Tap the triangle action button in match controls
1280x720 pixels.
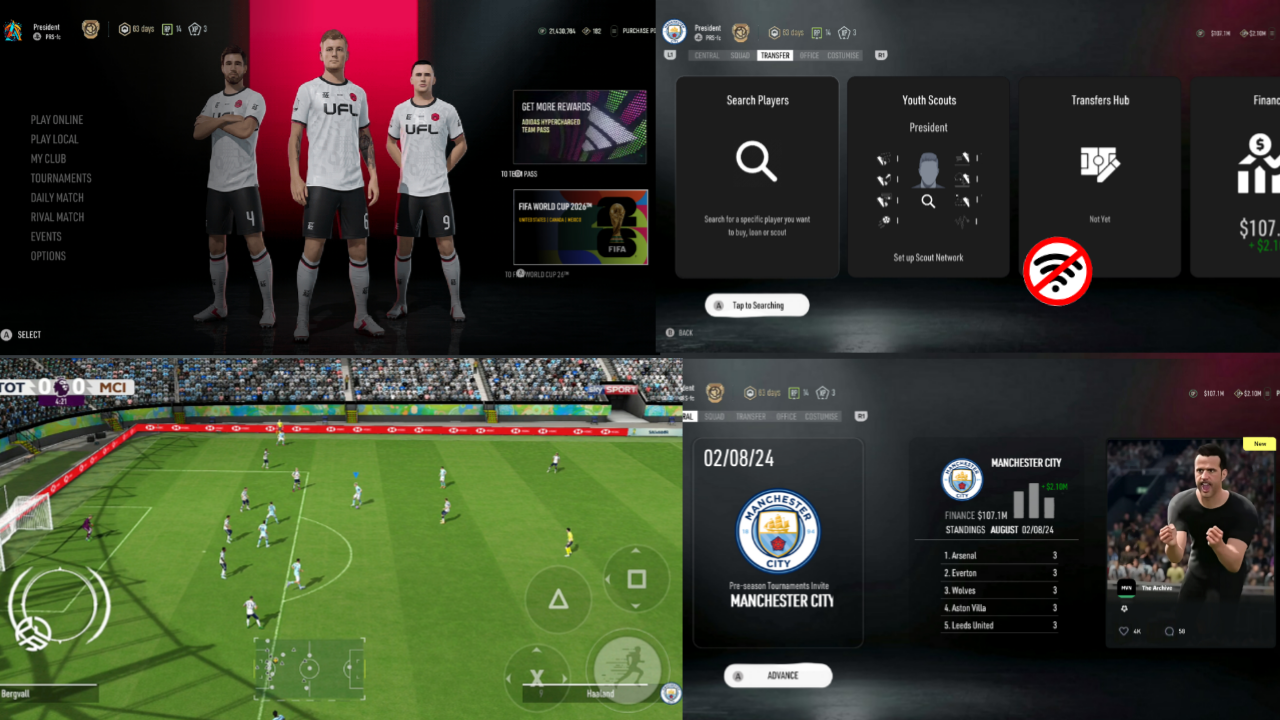558,600
